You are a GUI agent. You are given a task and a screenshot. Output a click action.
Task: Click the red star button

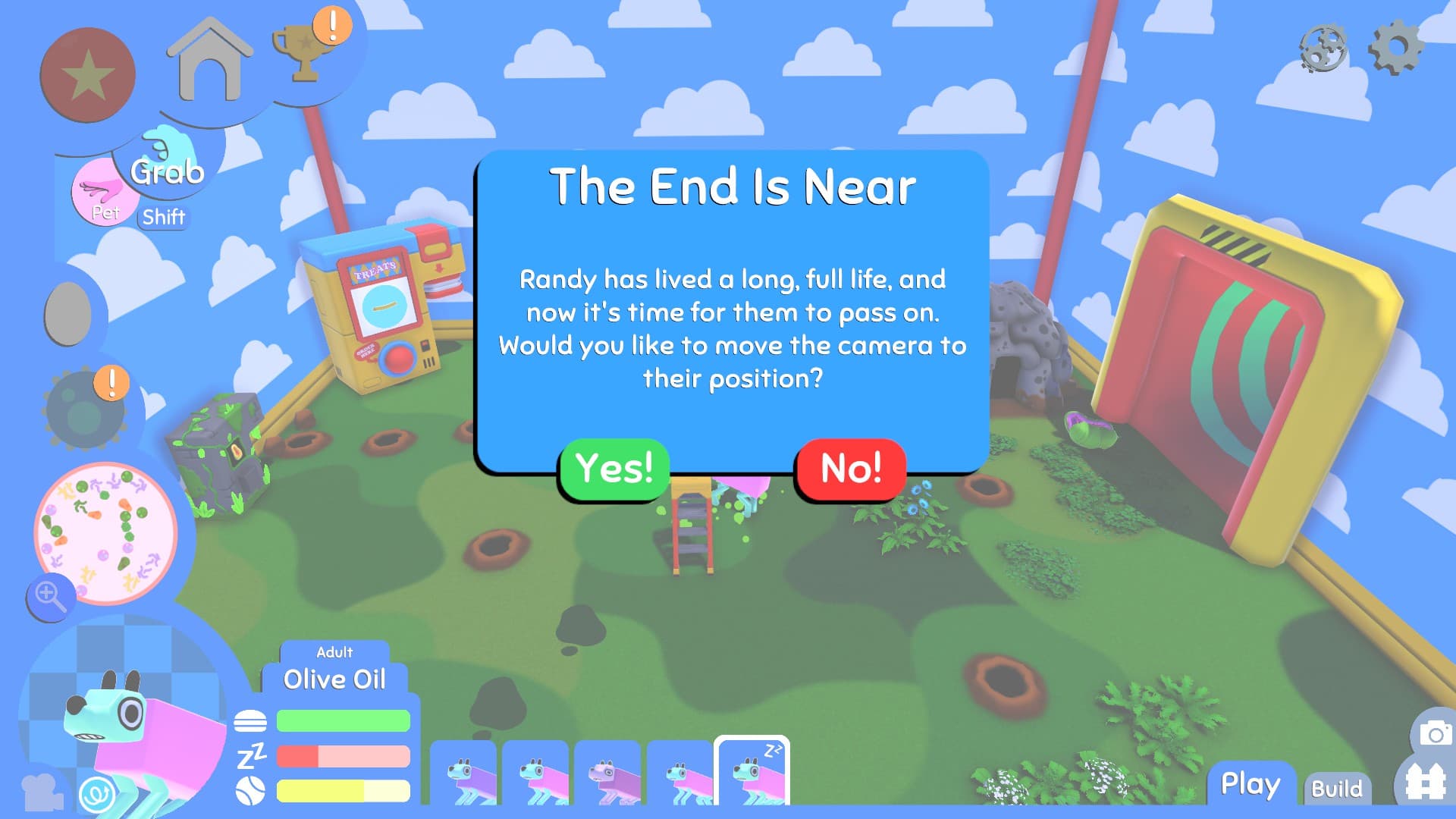[x=87, y=75]
